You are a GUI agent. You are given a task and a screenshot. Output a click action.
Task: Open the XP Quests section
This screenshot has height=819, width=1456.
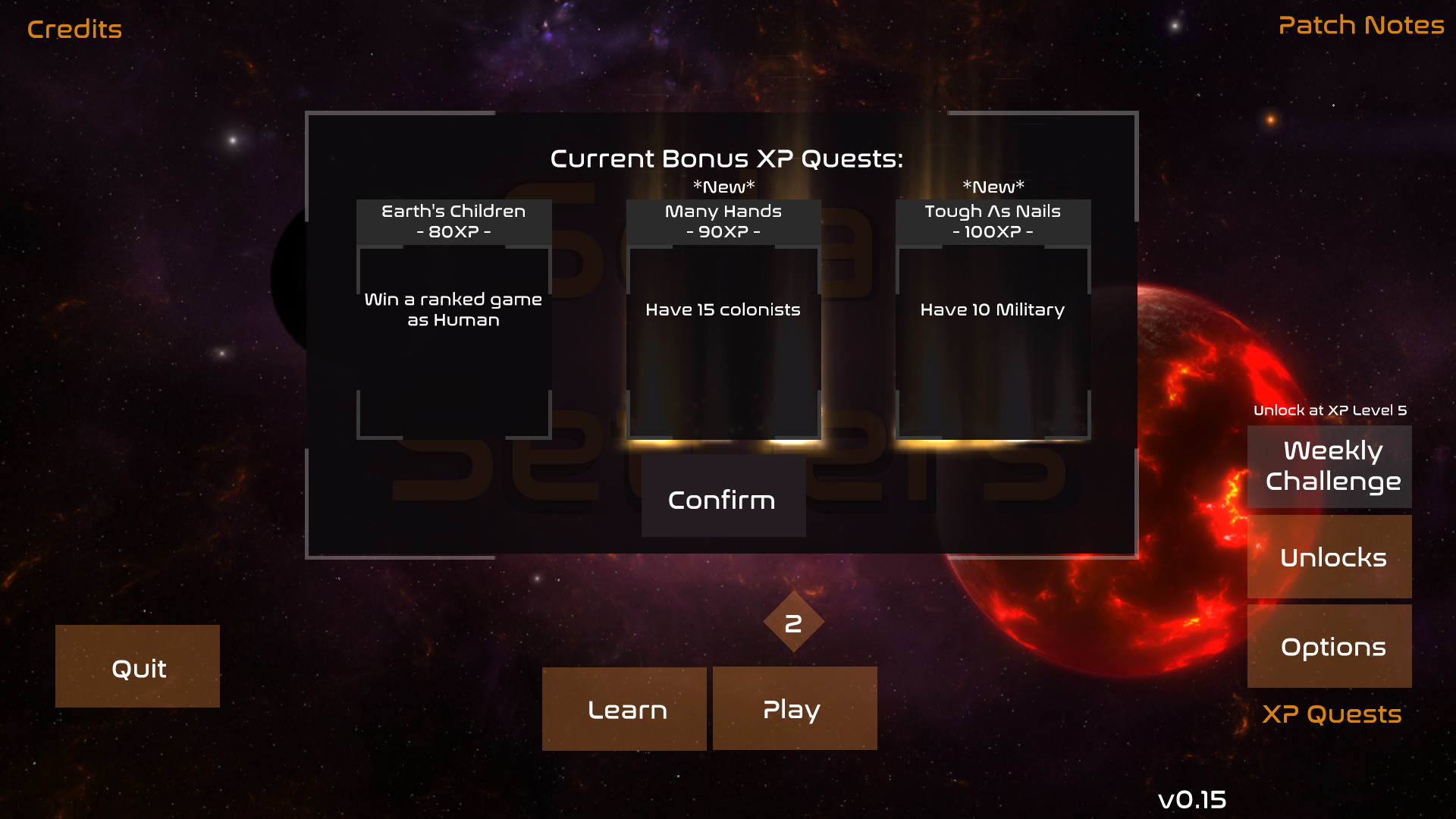[1332, 714]
